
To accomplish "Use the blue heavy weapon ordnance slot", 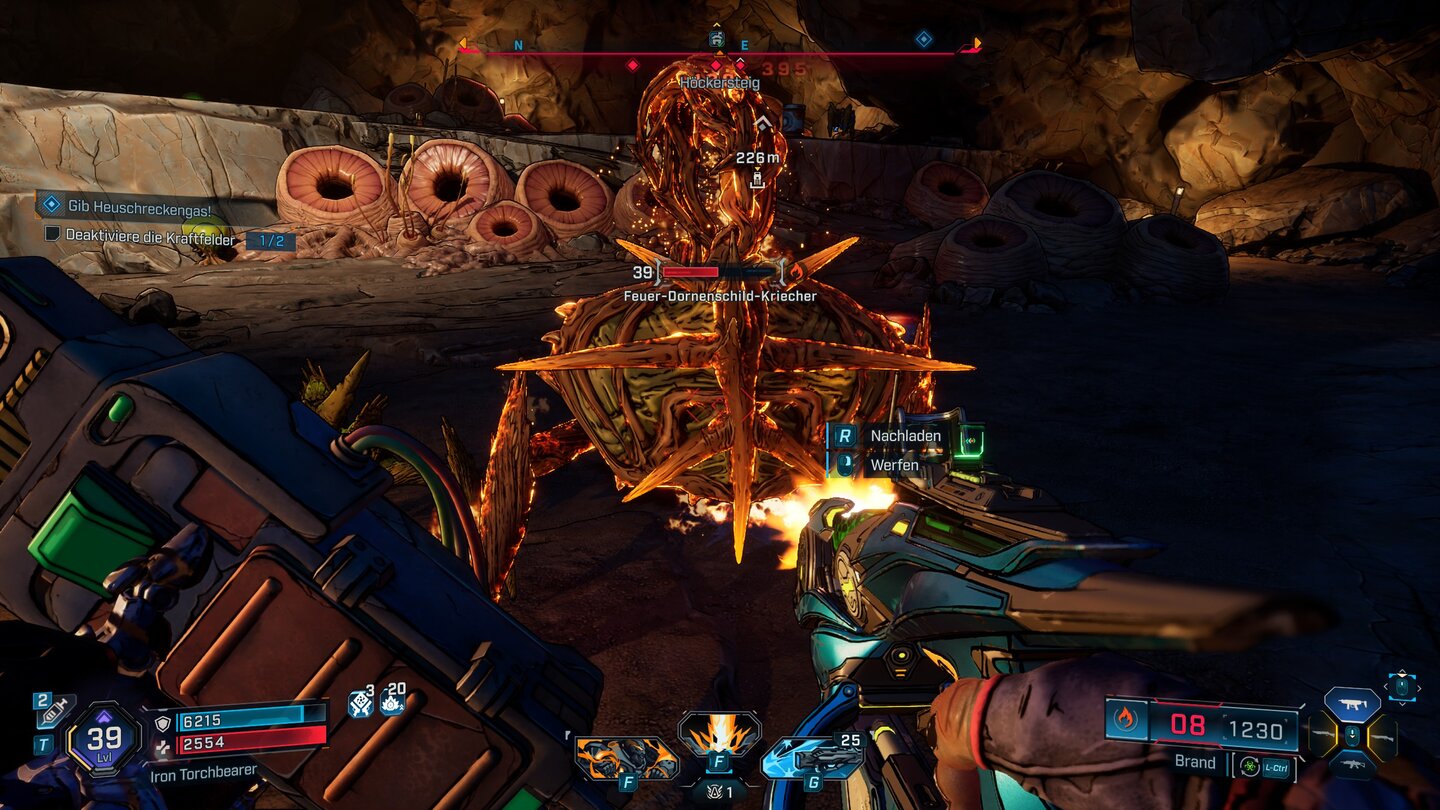I will tap(812, 760).
